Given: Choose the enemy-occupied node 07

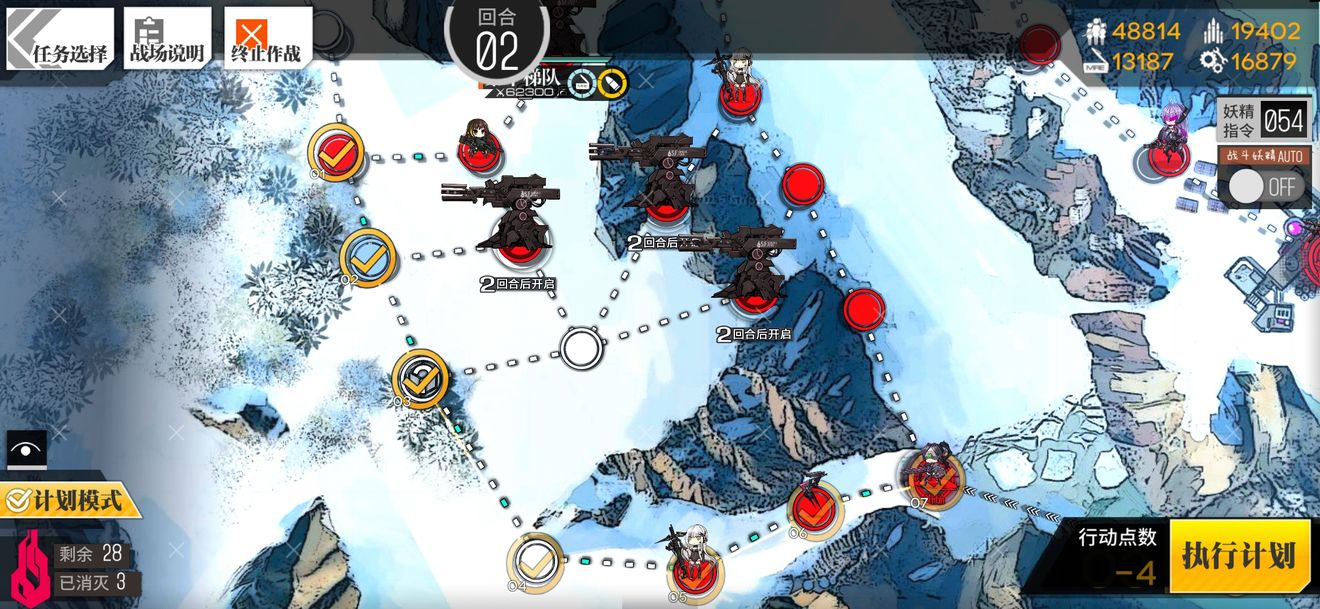Looking at the screenshot, I should [935, 480].
